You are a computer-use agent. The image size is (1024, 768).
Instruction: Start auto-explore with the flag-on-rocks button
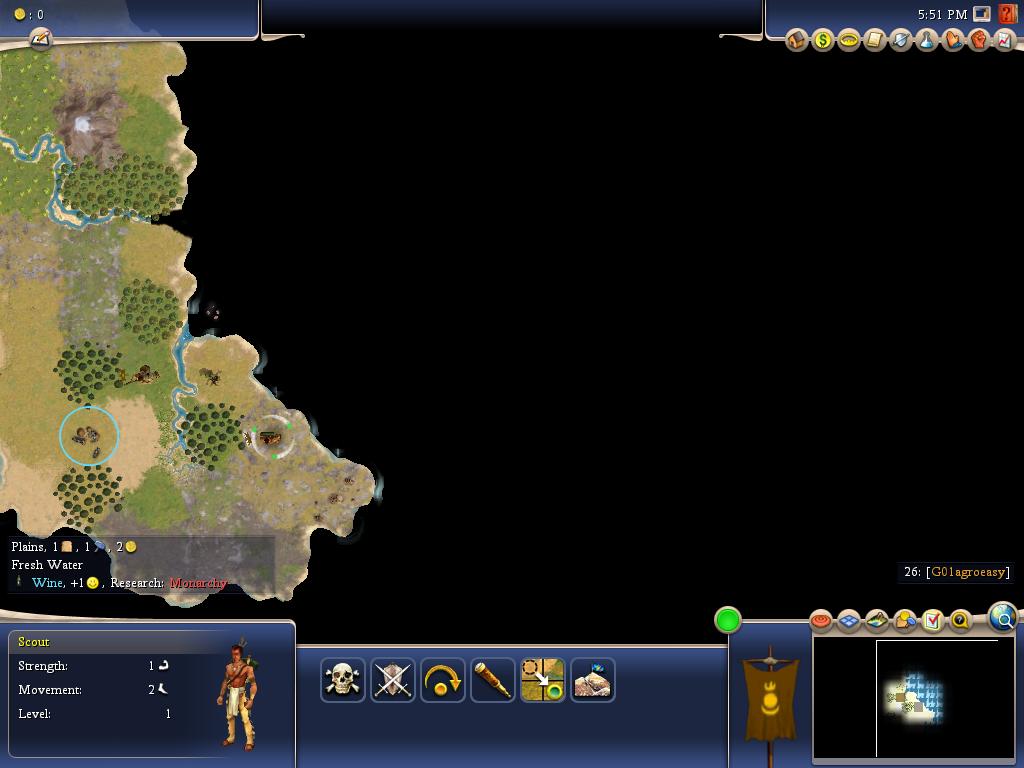click(x=593, y=680)
